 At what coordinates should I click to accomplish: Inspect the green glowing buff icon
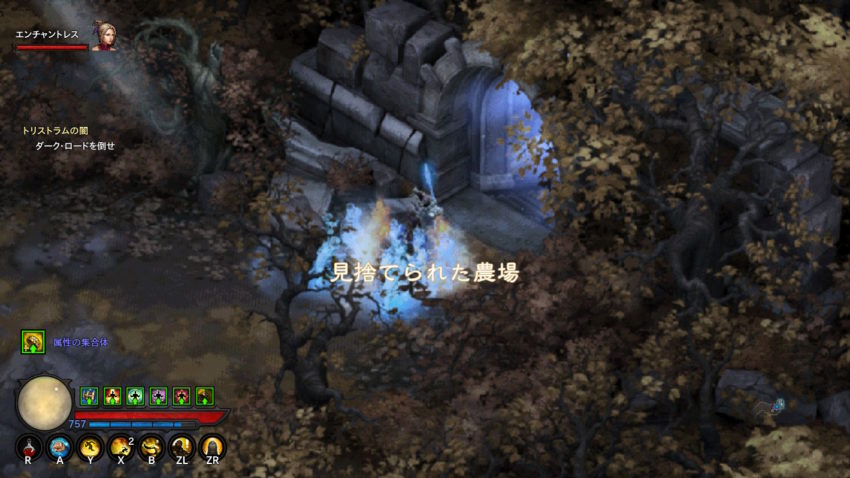[135, 396]
